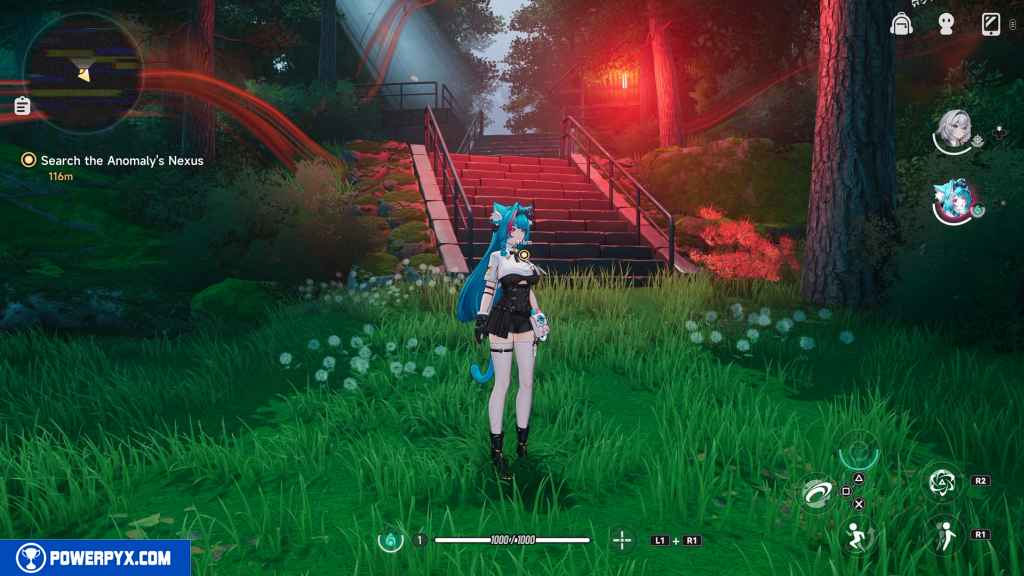Activate the sprinting figure dash button
Image resolution: width=1024 pixels, height=576 pixels.
coord(856,536)
